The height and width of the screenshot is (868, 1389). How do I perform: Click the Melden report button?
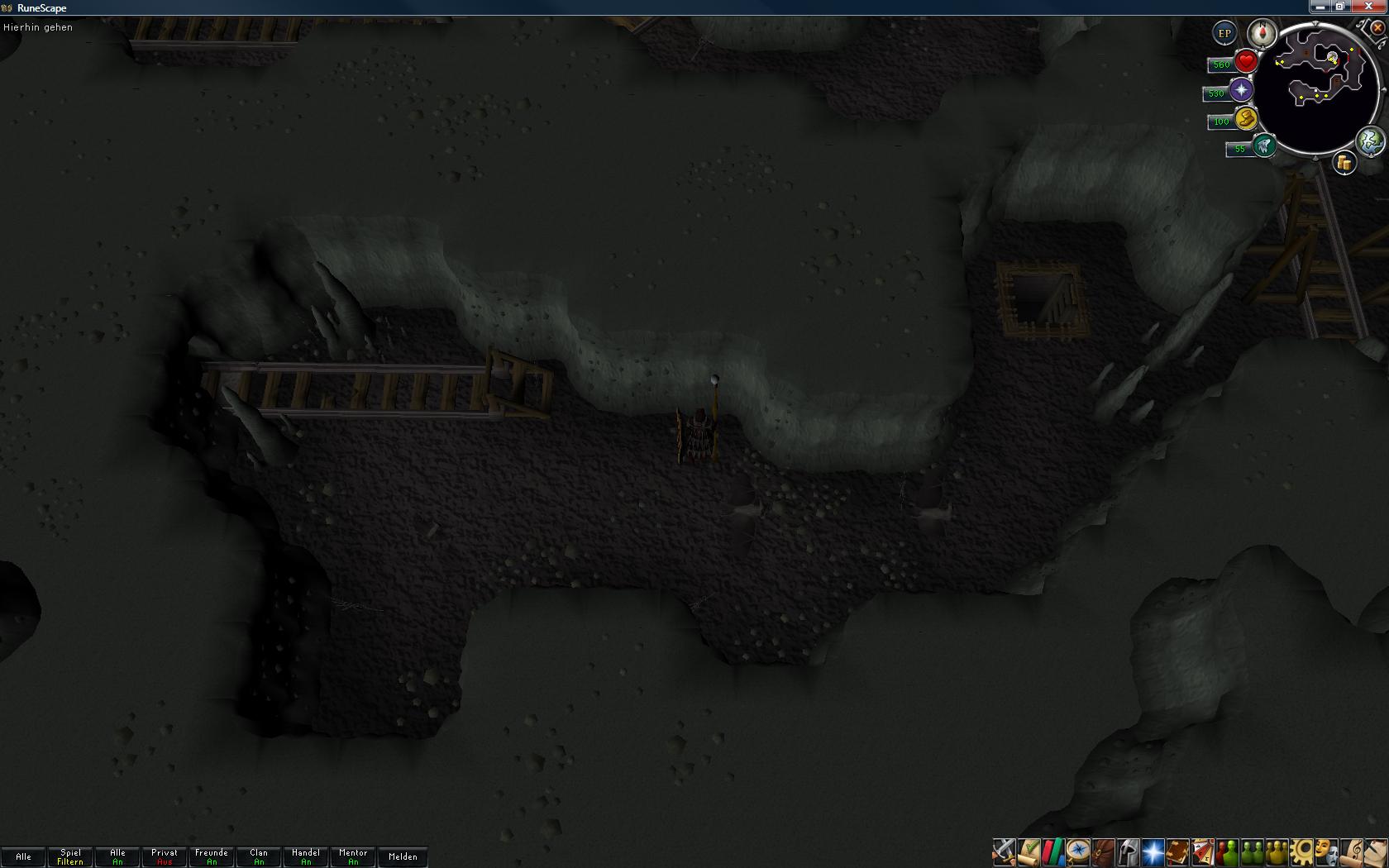click(x=403, y=856)
